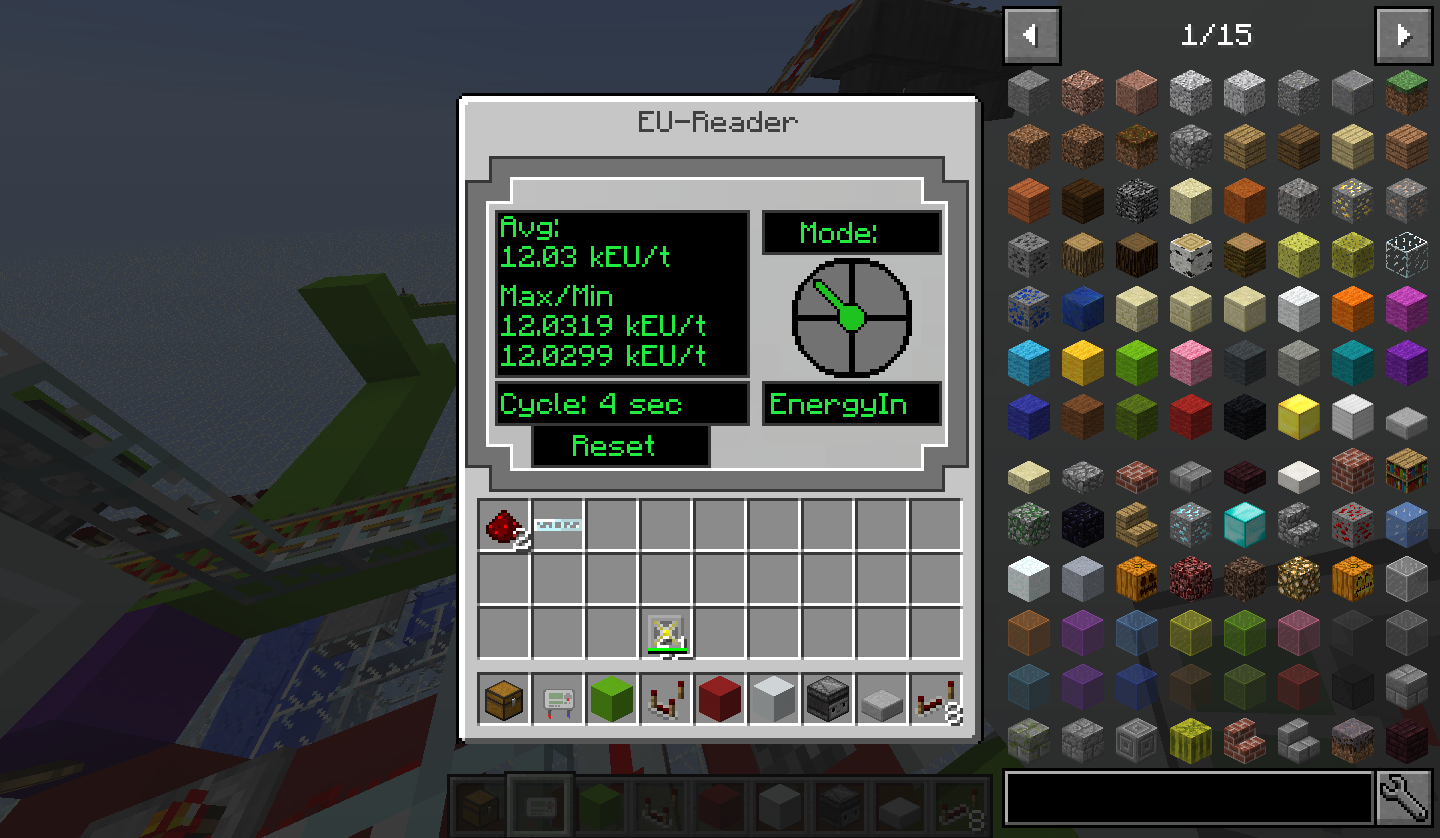Pick the dispenser block in the hotbar
Screen dimensions: 1440x838
[x=828, y=699]
